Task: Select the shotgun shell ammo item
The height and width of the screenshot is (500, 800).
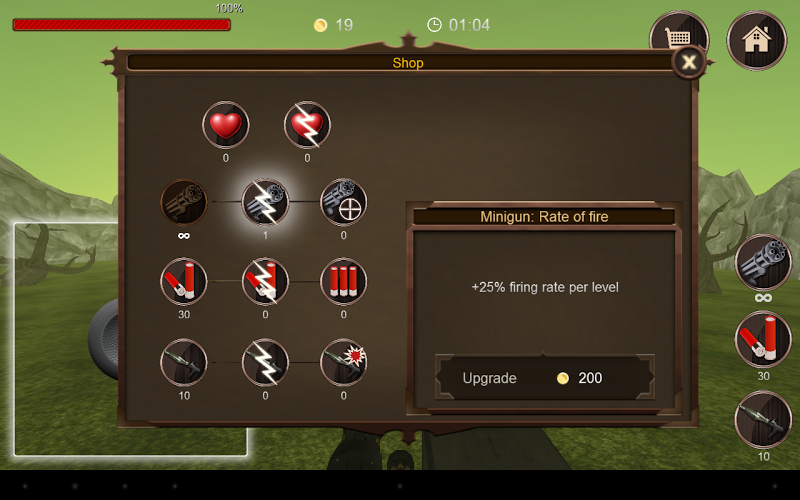Action: coord(184,282)
